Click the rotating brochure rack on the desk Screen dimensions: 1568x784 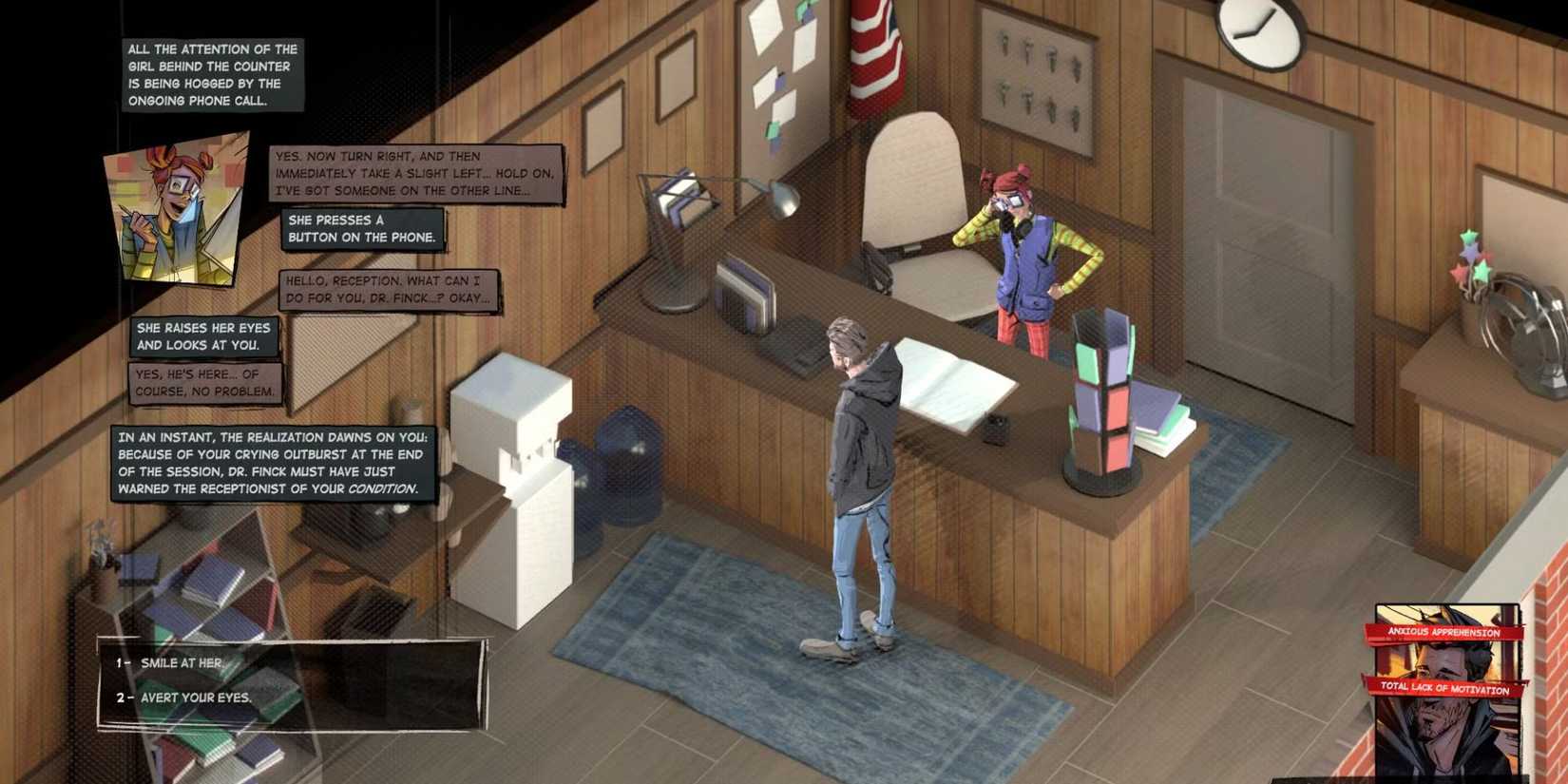[x=1102, y=390]
